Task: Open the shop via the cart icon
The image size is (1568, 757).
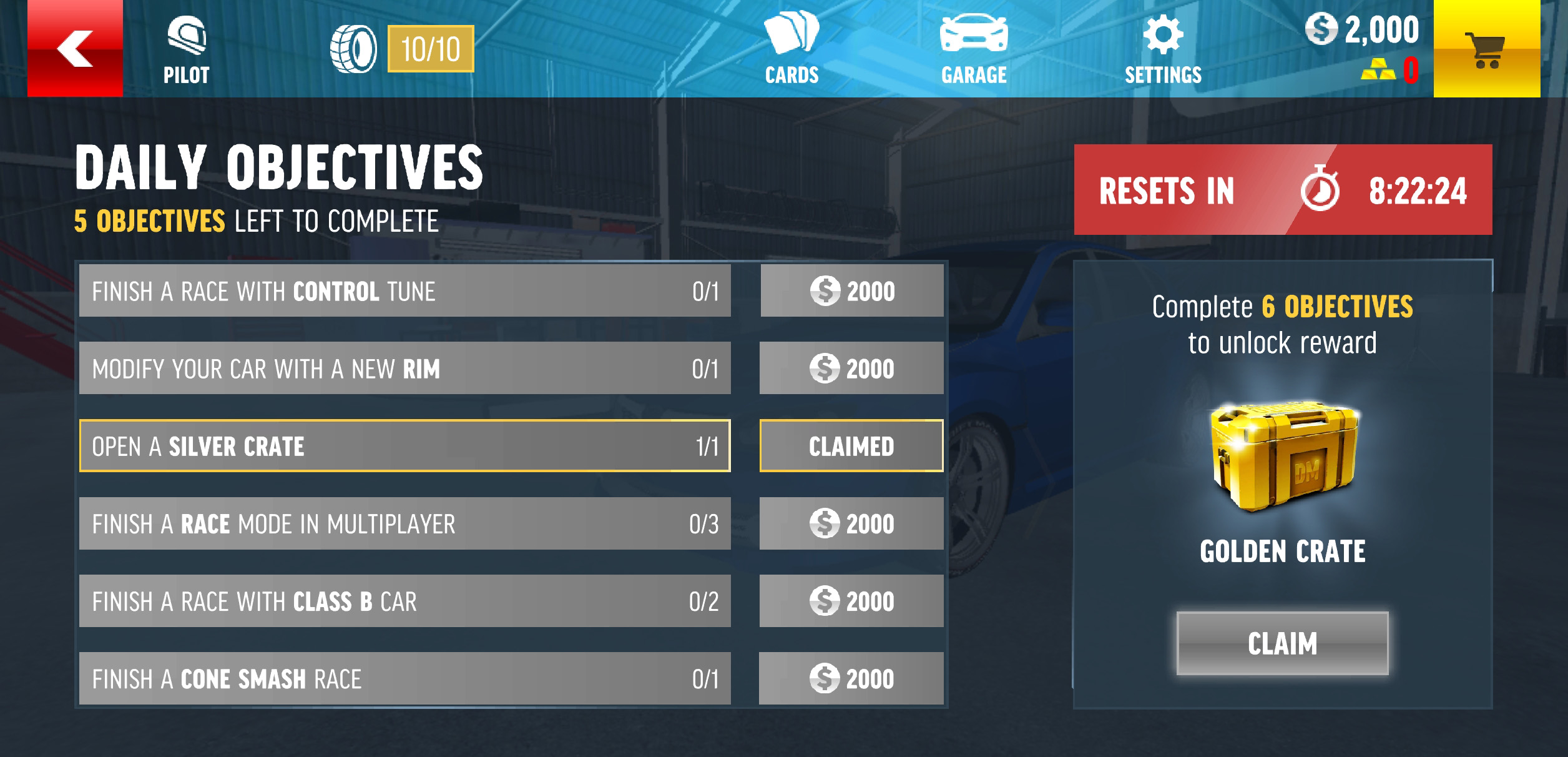Action: 1487,49
